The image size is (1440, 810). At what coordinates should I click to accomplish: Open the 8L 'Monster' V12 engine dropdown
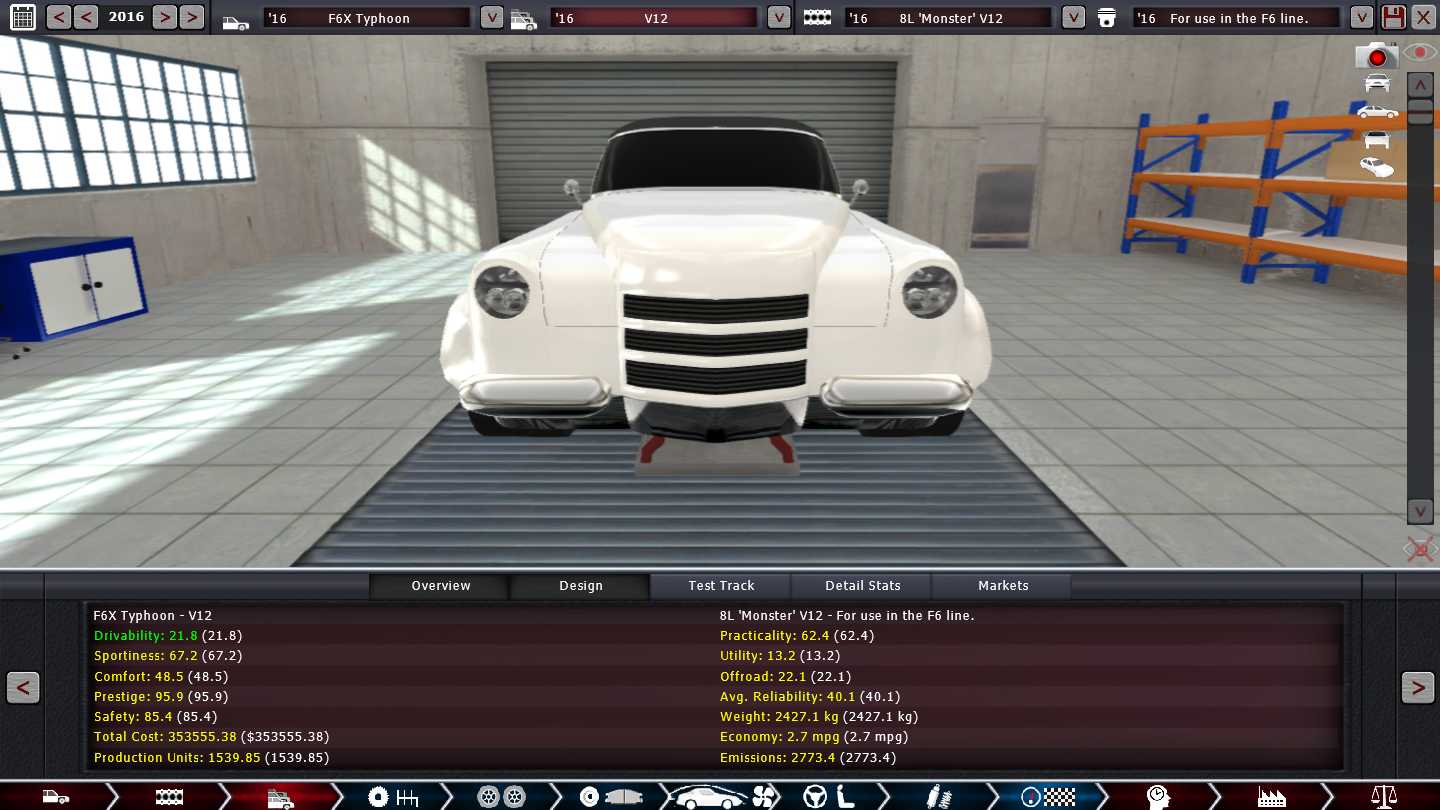coord(1073,17)
